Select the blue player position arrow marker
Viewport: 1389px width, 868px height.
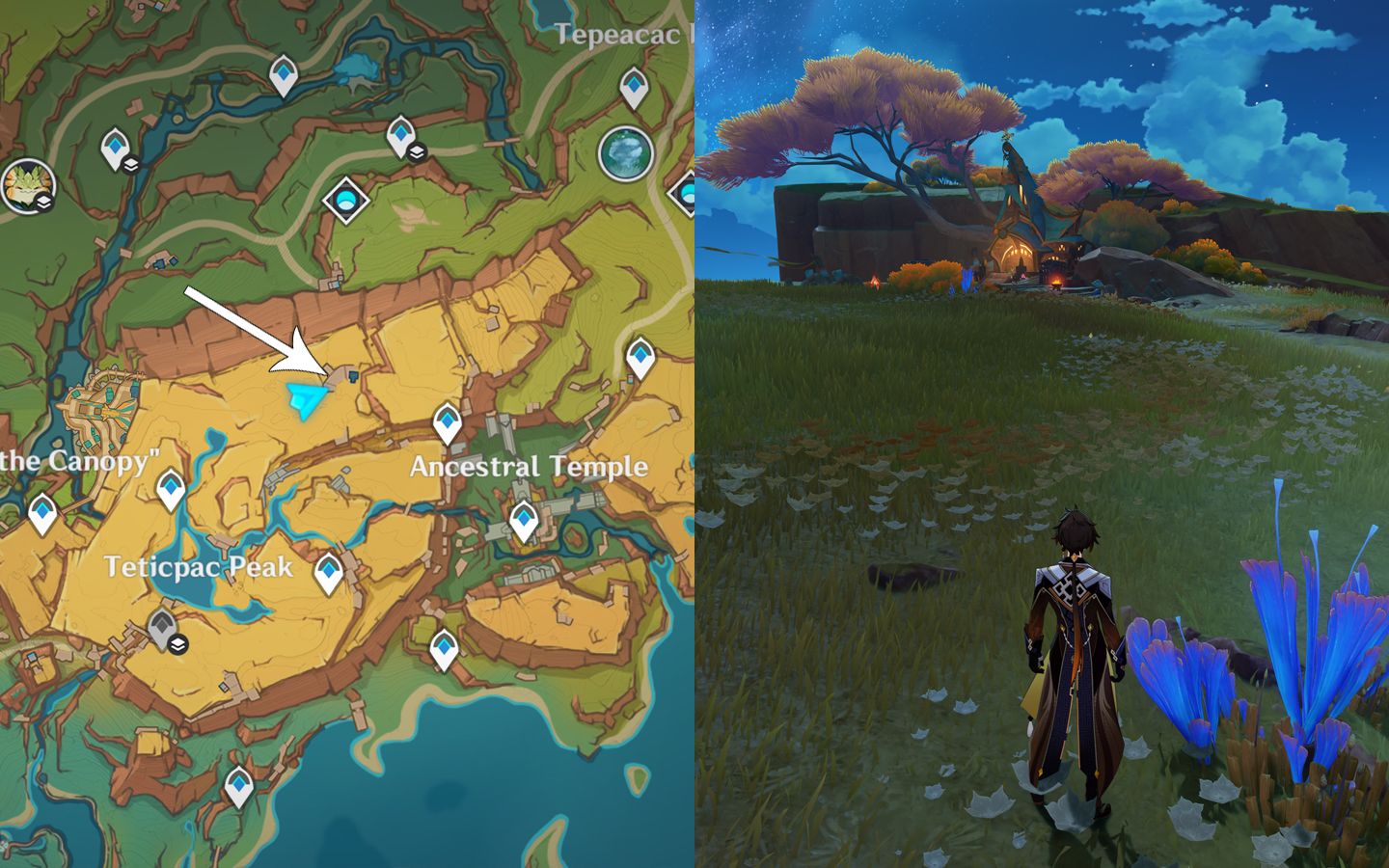point(307,397)
